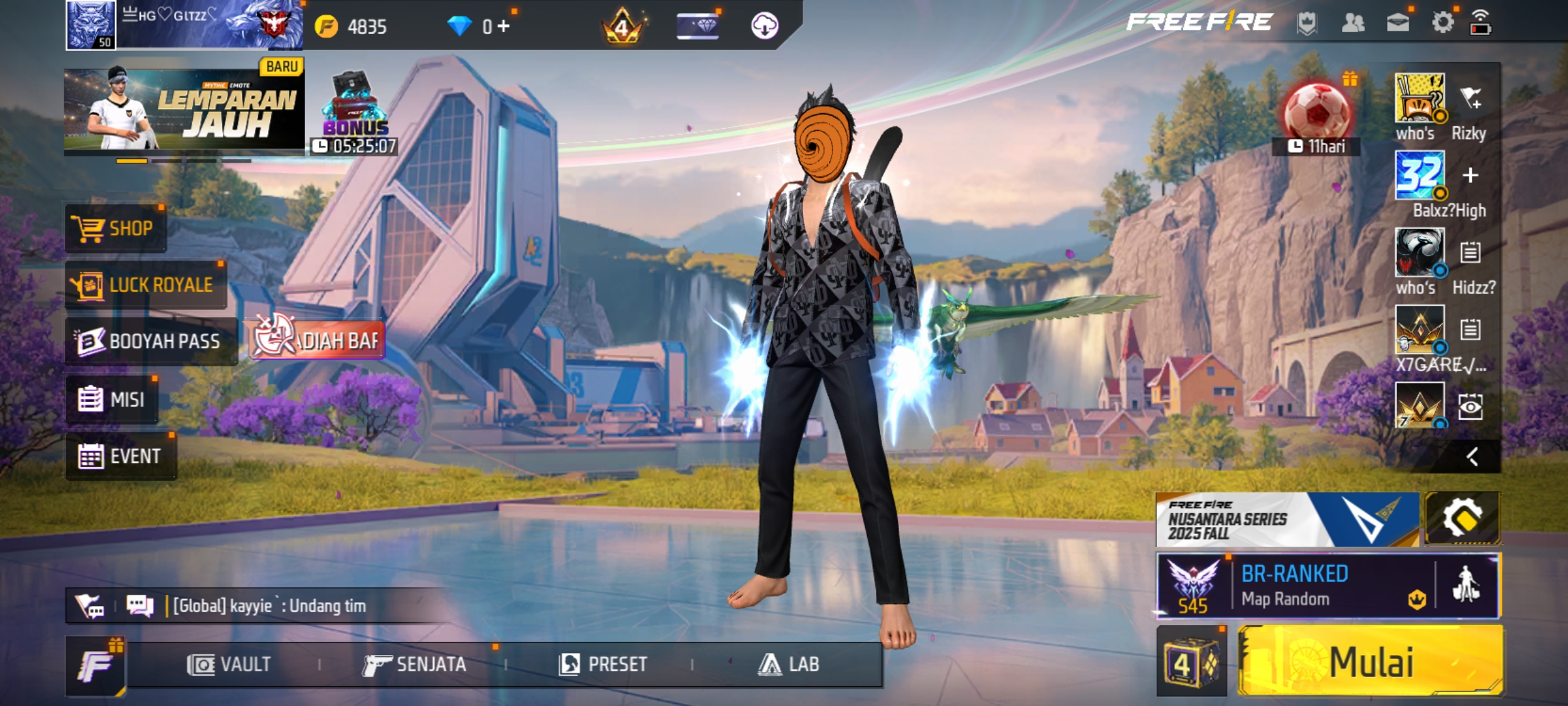Open the player profile avatar

point(91,25)
